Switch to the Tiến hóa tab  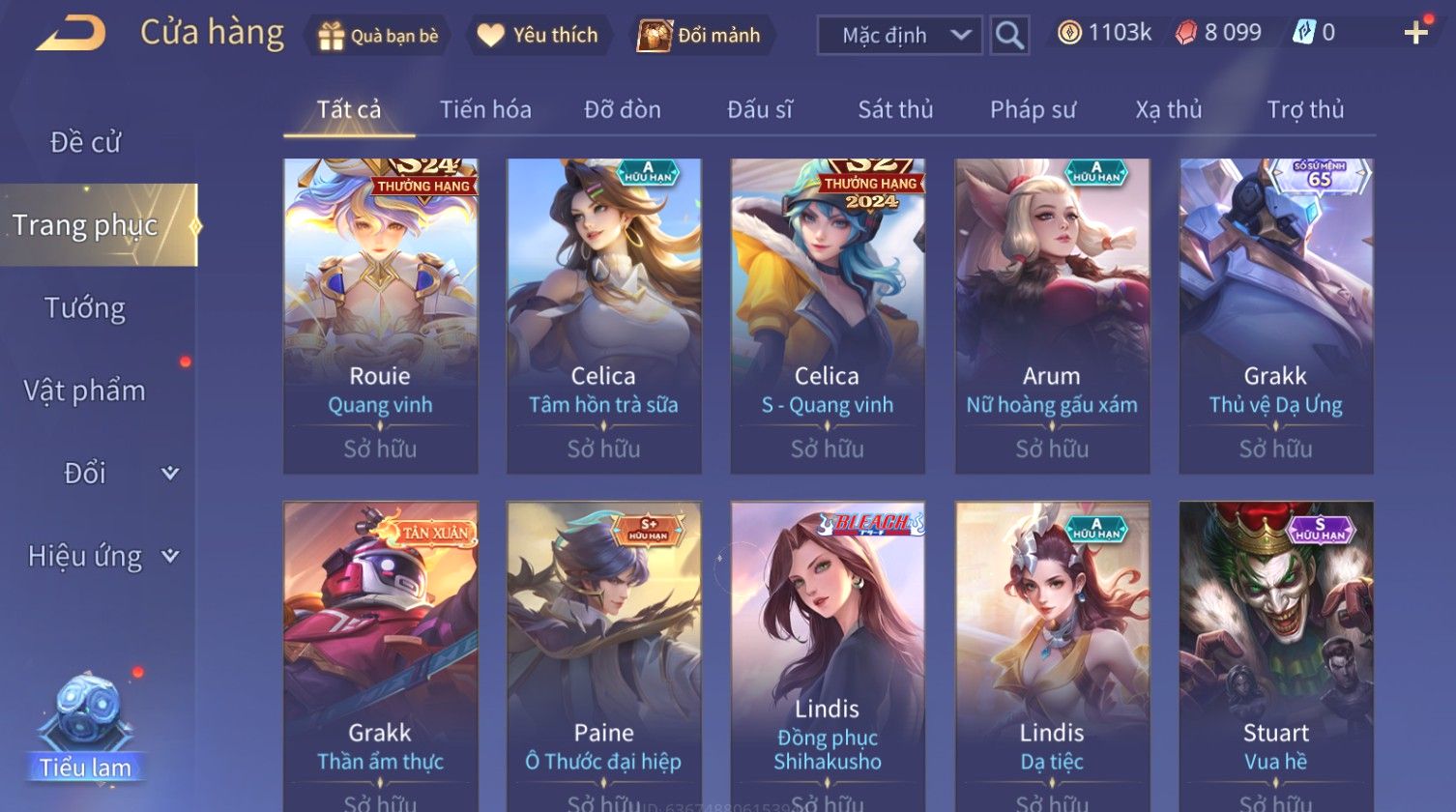pos(485,110)
